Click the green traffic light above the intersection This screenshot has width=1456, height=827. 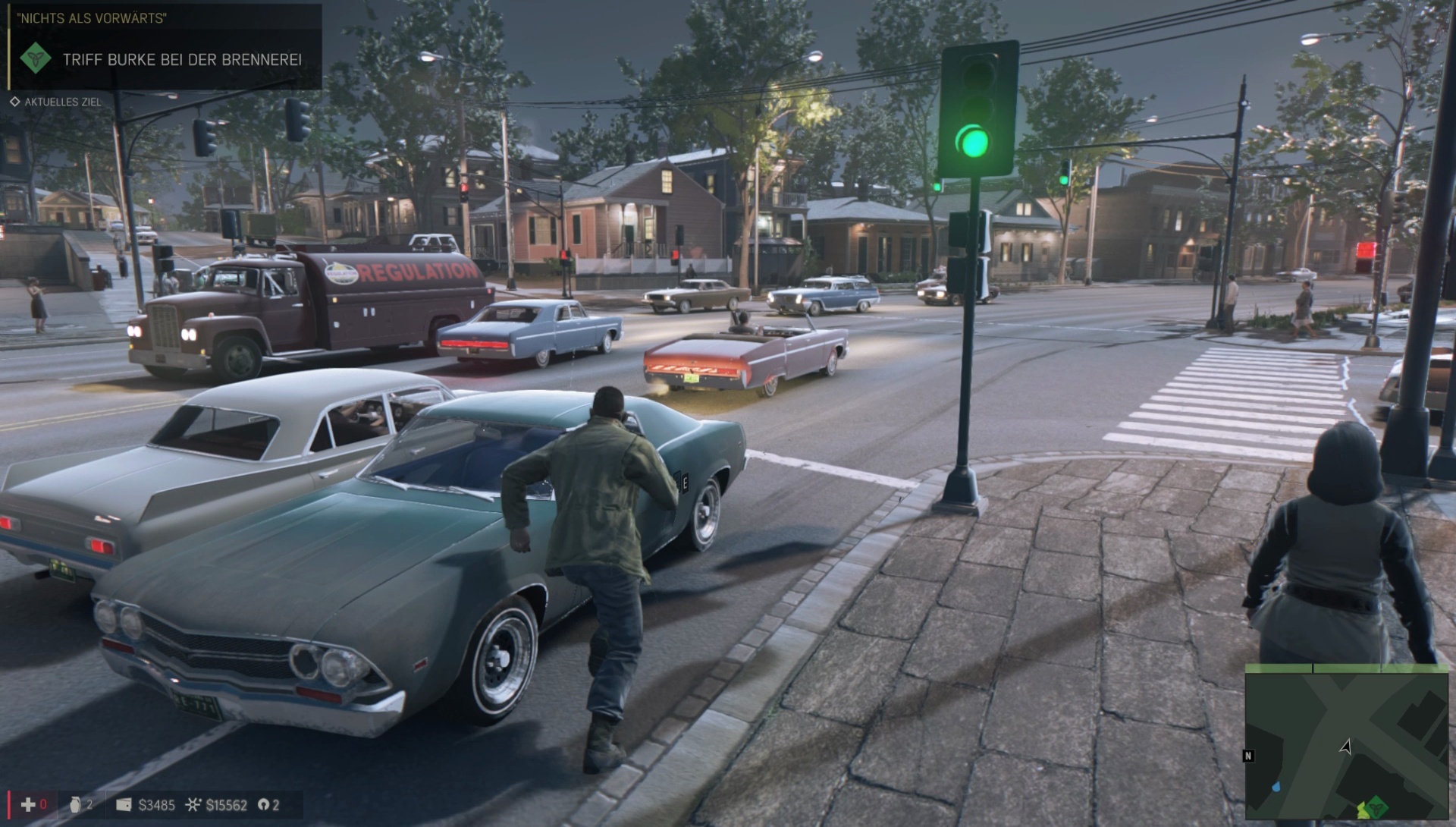tap(977, 143)
